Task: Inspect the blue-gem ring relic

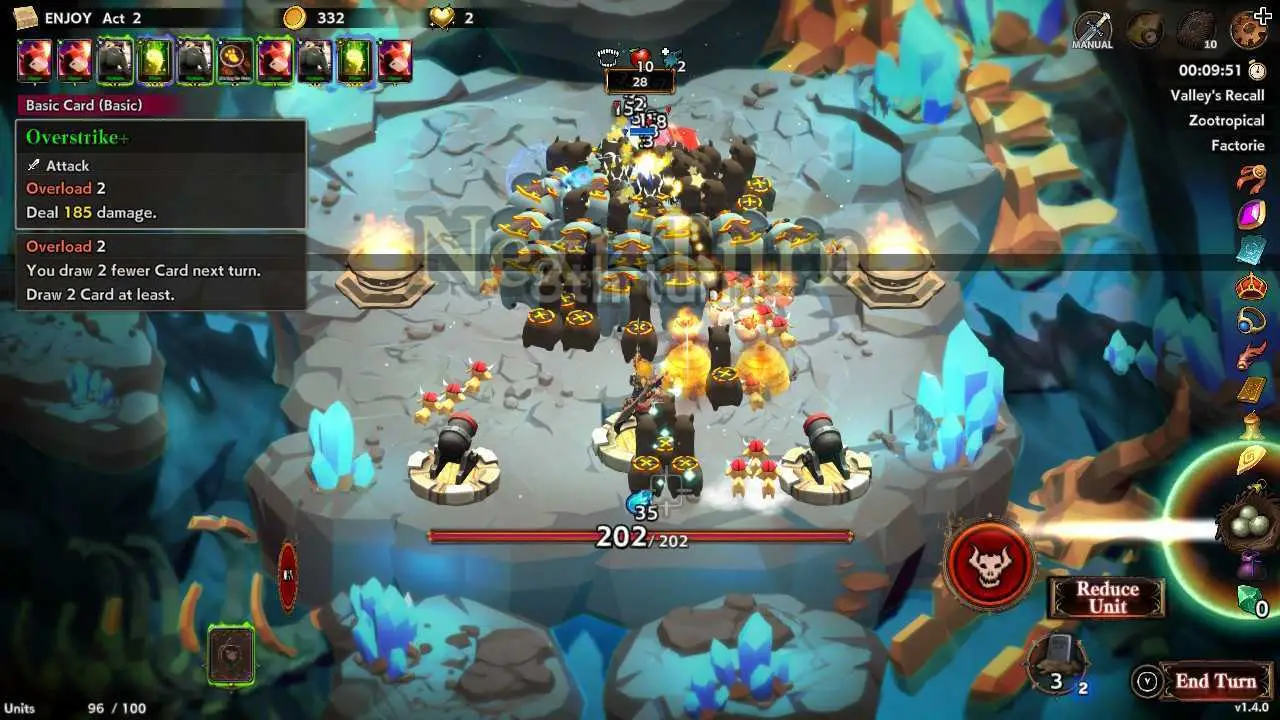Action: click(x=1251, y=321)
